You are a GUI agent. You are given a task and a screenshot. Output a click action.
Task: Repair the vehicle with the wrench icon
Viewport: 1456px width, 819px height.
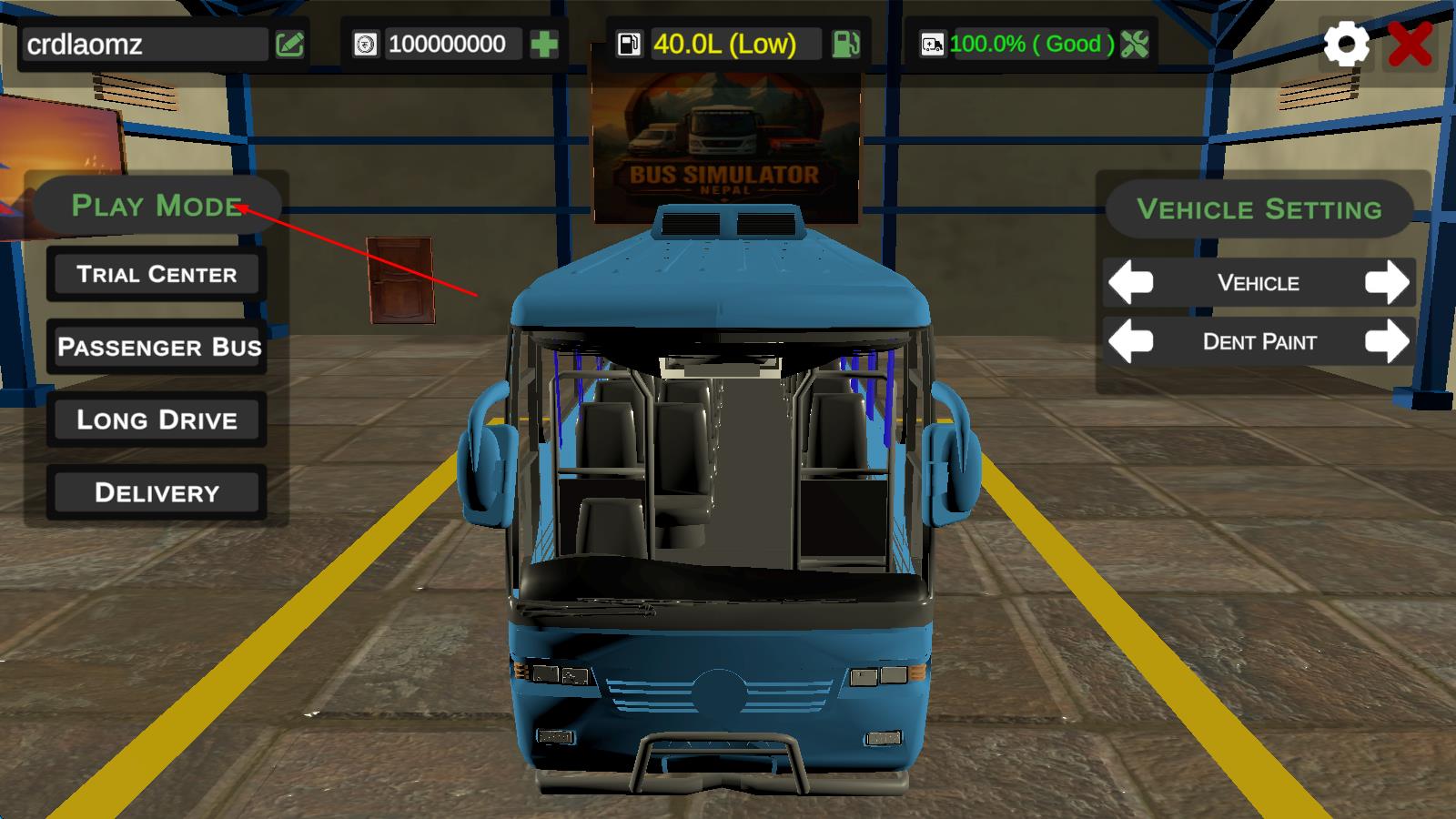click(x=1135, y=44)
